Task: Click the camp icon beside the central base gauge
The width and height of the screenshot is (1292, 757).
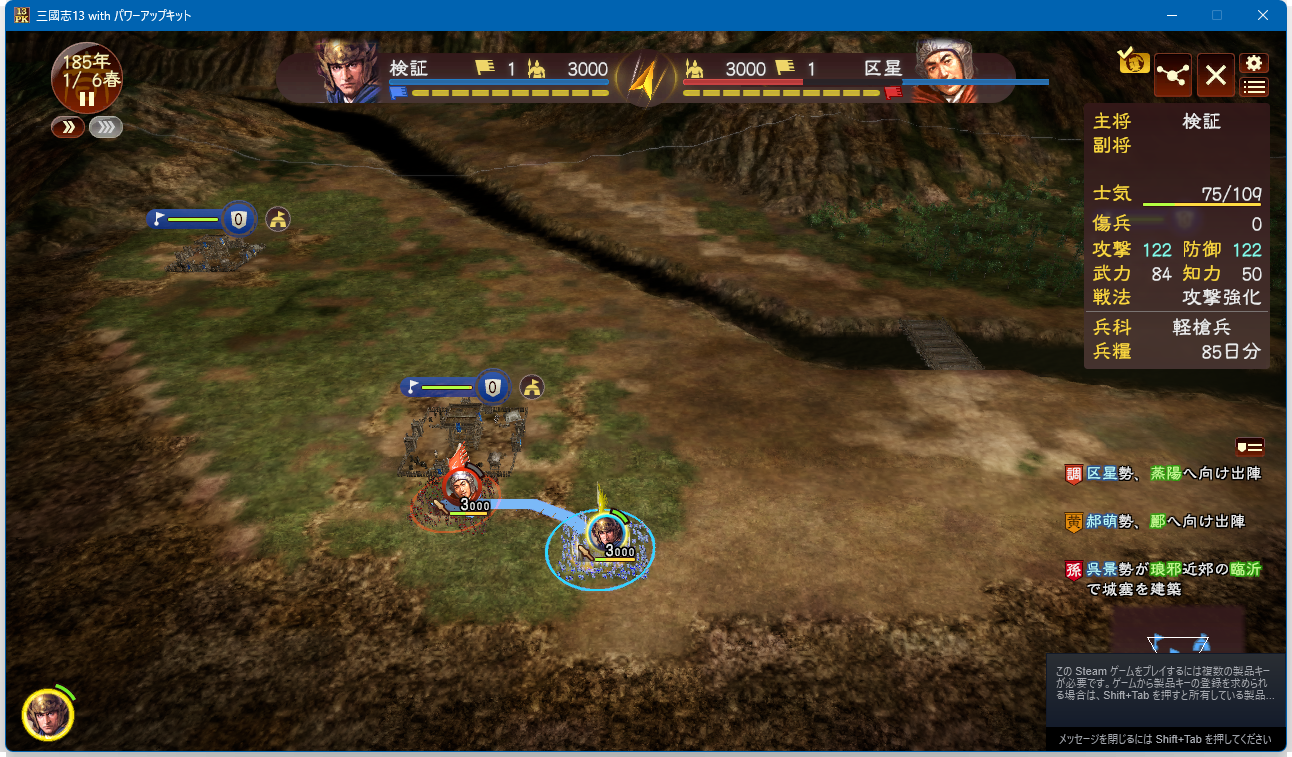Action: [532, 387]
